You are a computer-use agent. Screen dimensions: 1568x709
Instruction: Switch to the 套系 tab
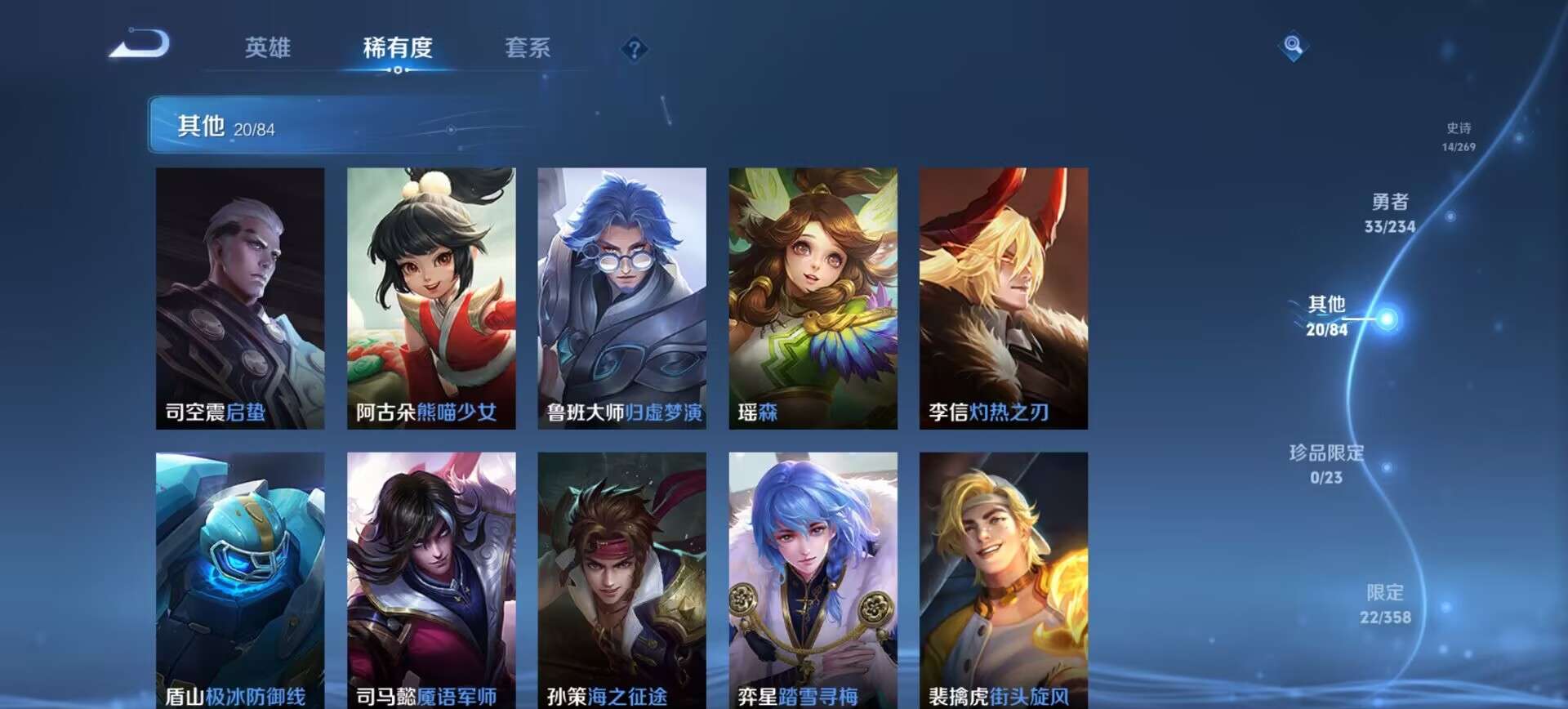coord(527,49)
